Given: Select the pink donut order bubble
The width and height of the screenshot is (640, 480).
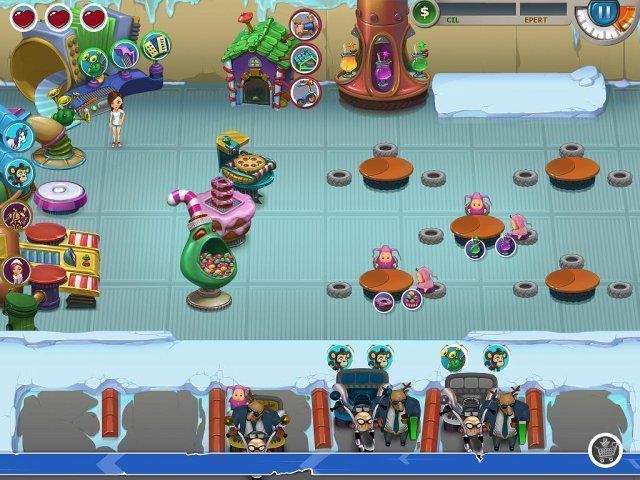Looking at the screenshot, I should click(383, 300).
